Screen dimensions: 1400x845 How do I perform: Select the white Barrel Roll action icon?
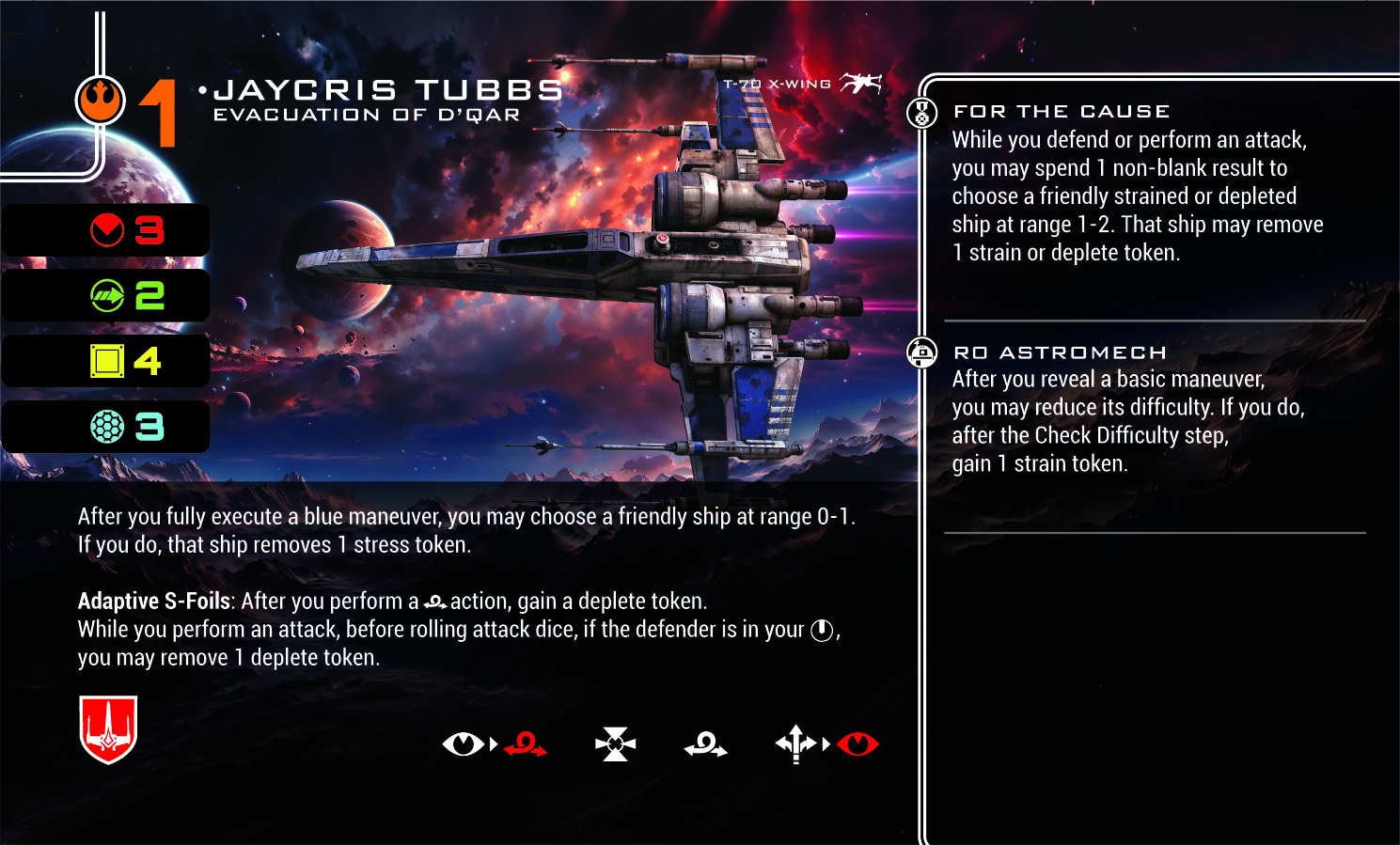(705, 745)
